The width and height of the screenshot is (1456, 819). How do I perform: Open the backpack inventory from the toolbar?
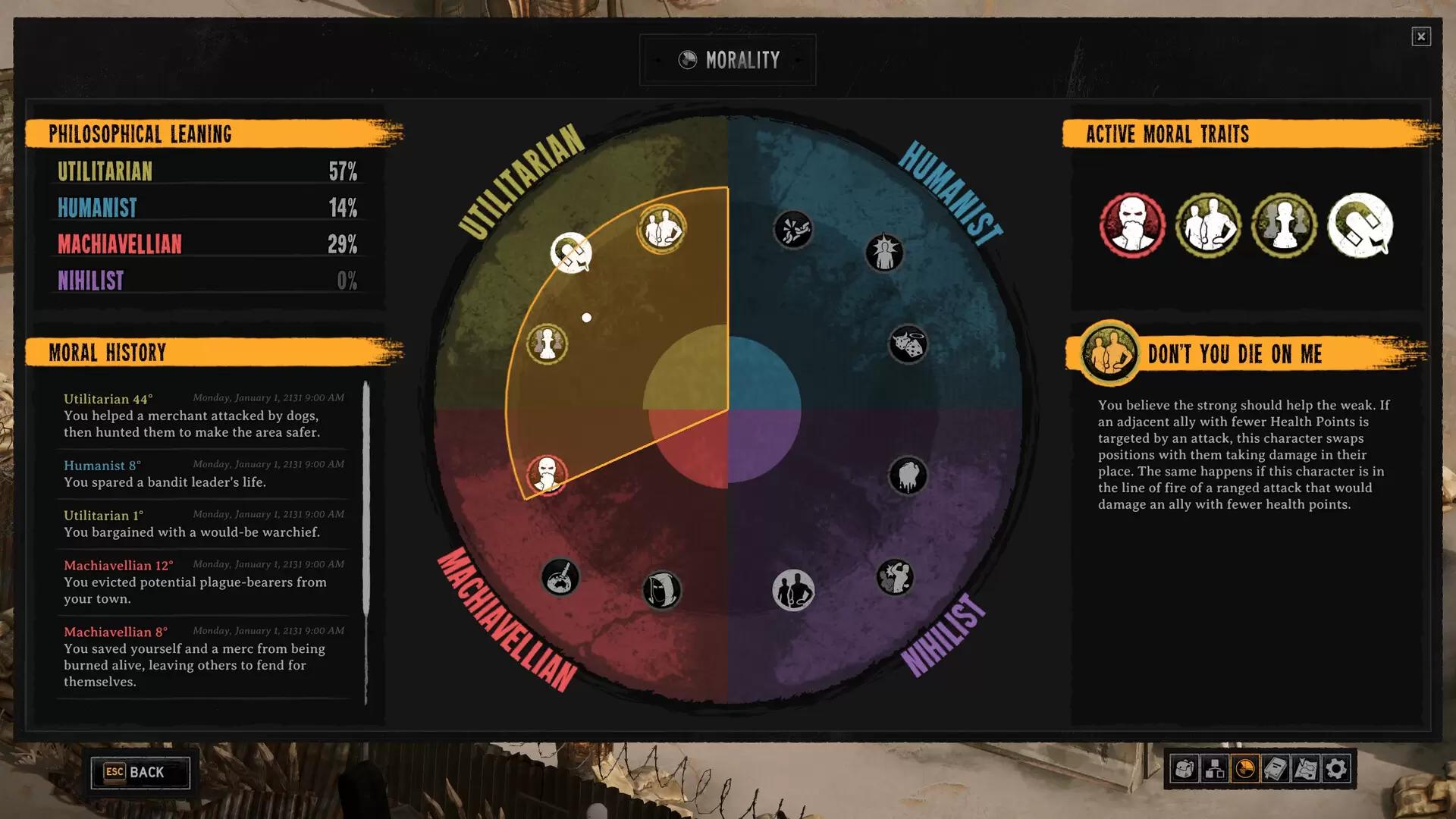coord(1184,769)
